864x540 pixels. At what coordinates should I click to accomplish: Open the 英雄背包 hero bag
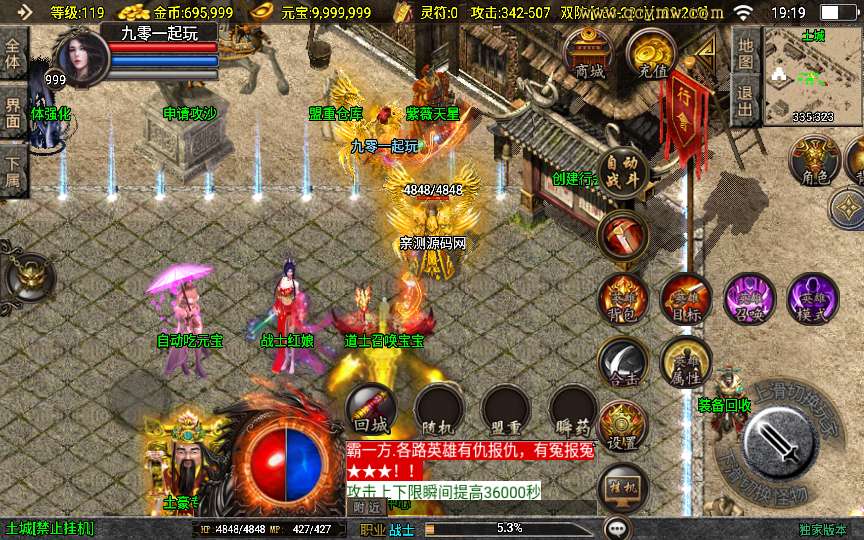tap(622, 299)
